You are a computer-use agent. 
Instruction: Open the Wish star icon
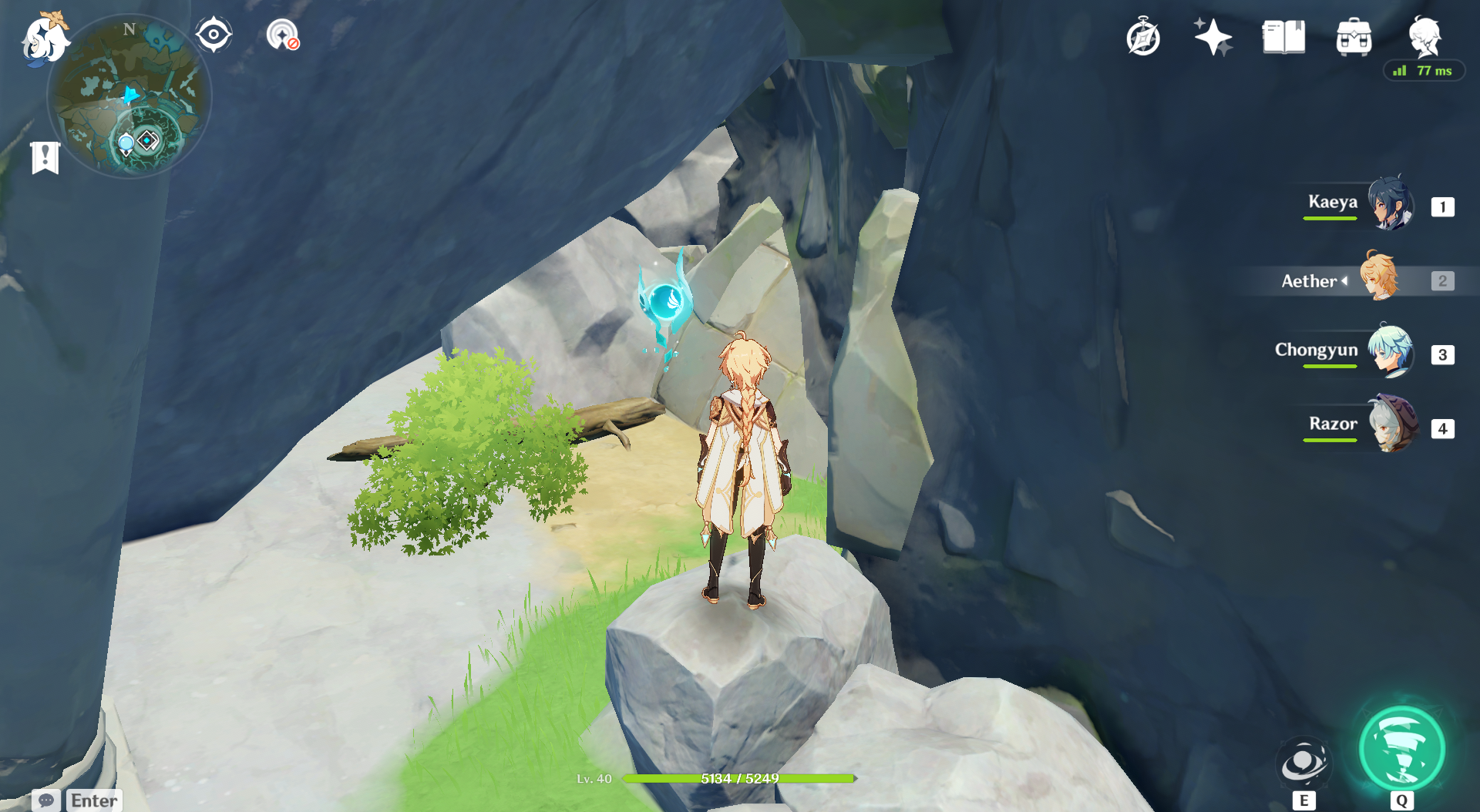pos(1213,37)
